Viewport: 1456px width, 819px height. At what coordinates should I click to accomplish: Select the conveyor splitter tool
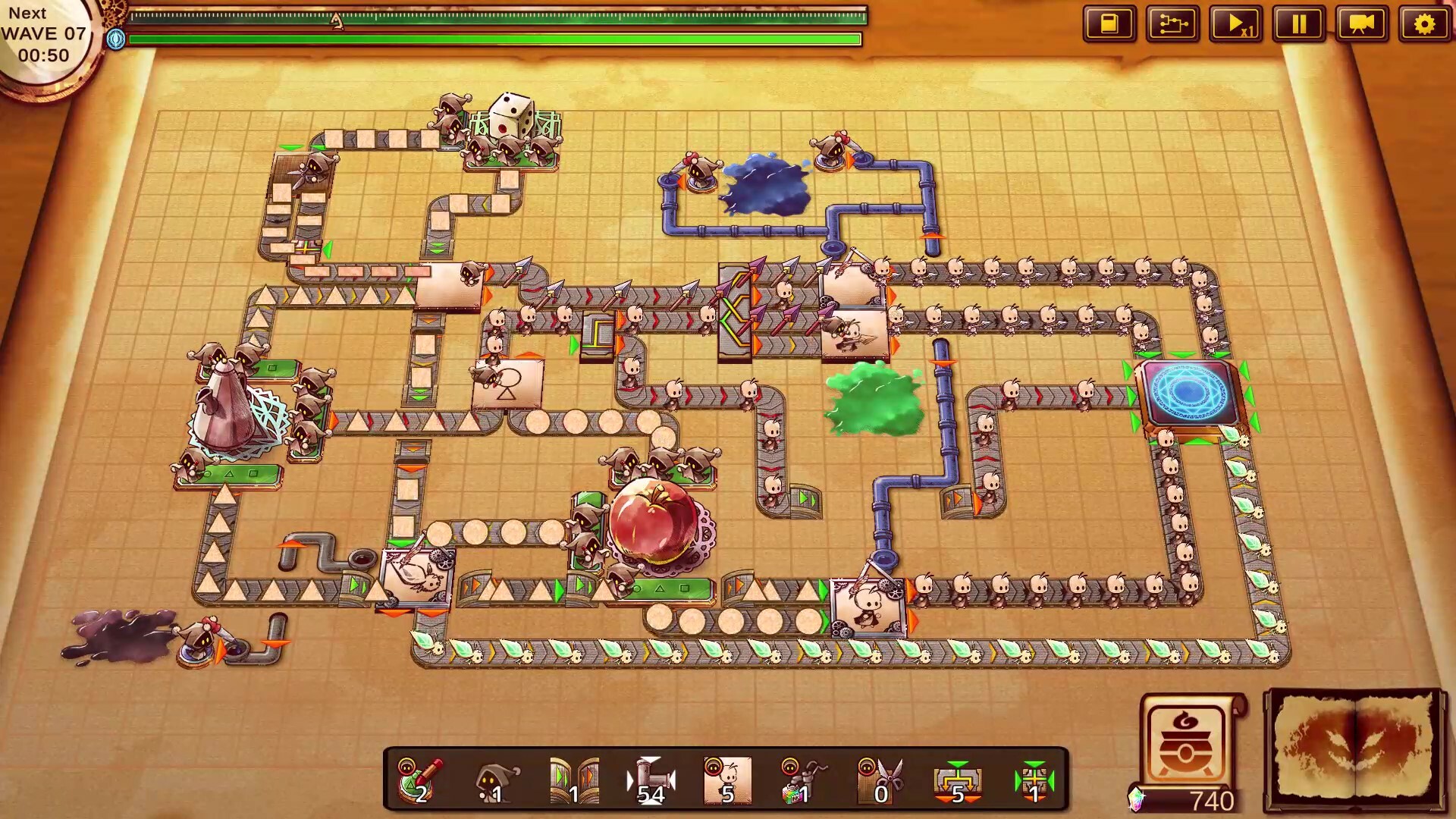[x=957, y=781]
